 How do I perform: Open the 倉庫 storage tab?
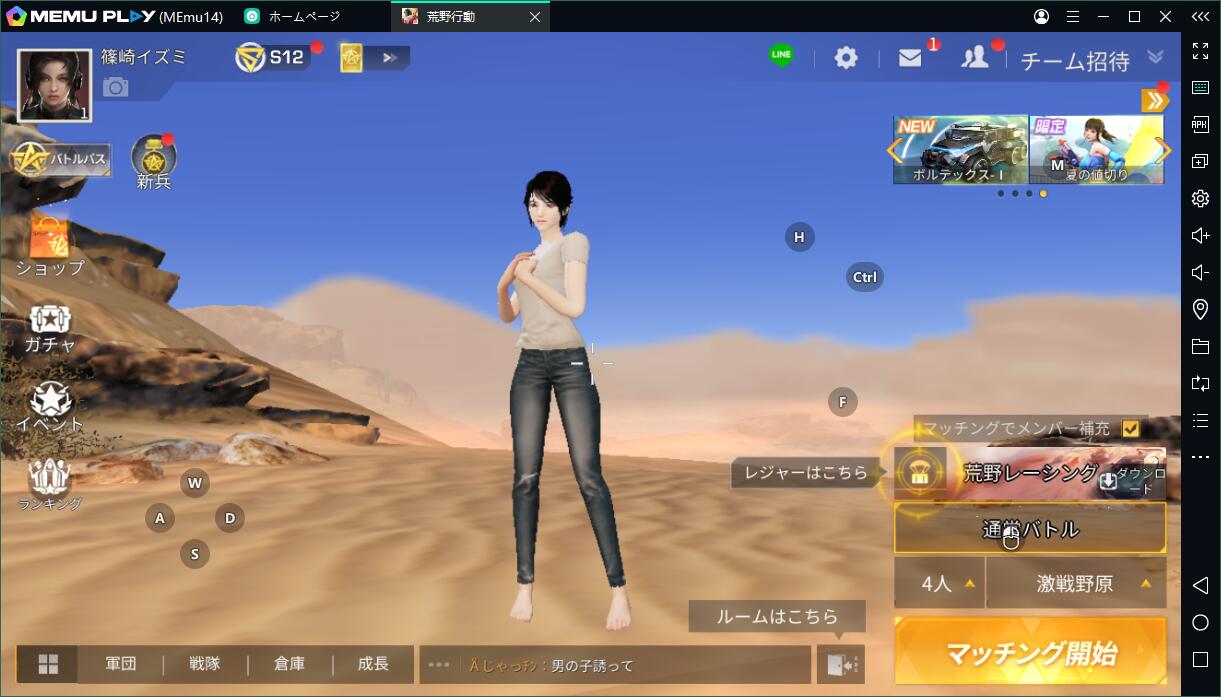coord(289,664)
